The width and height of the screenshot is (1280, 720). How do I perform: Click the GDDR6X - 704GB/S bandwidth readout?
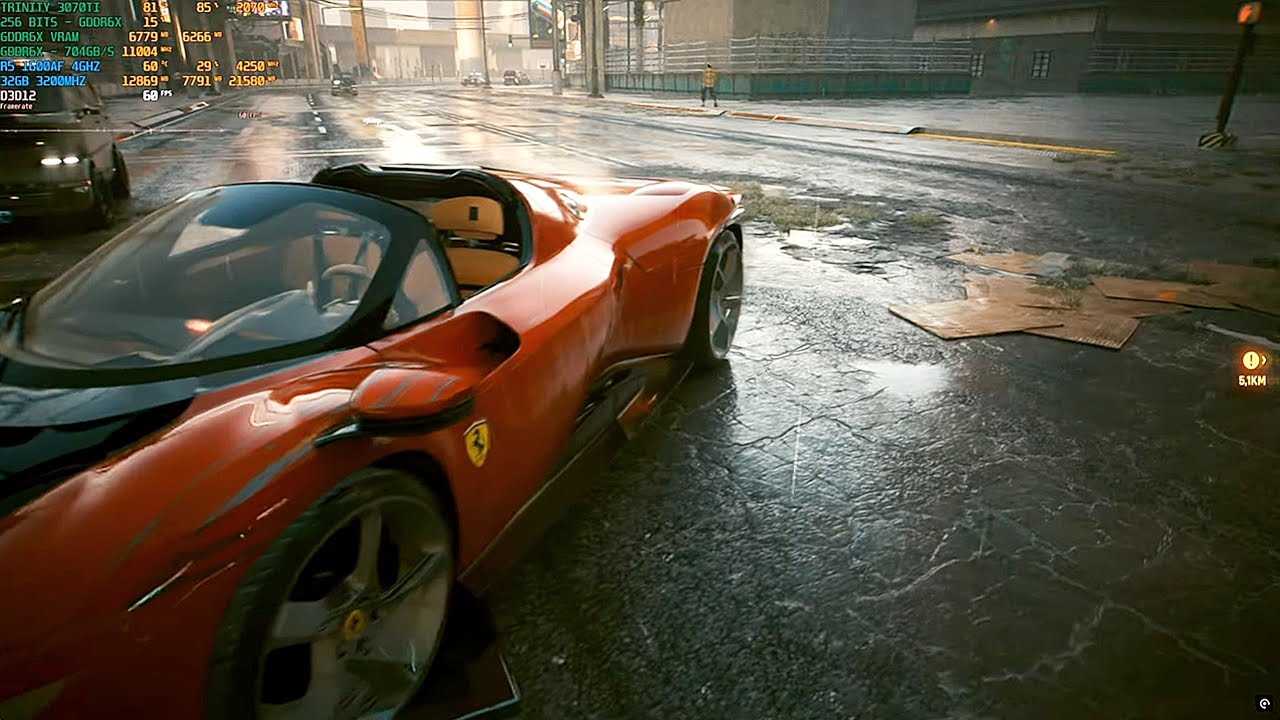point(56,50)
